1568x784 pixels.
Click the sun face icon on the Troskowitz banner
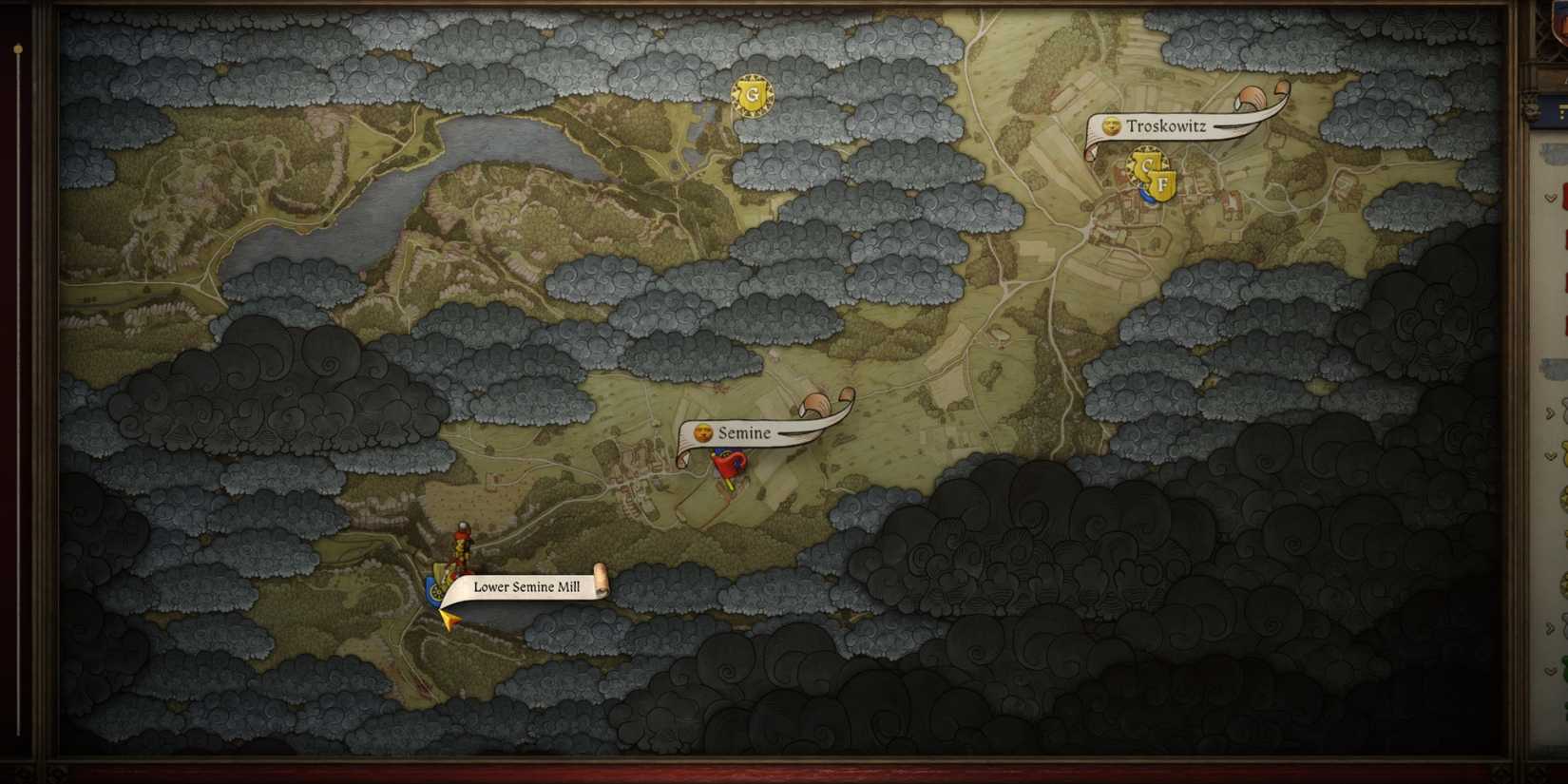[1112, 125]
